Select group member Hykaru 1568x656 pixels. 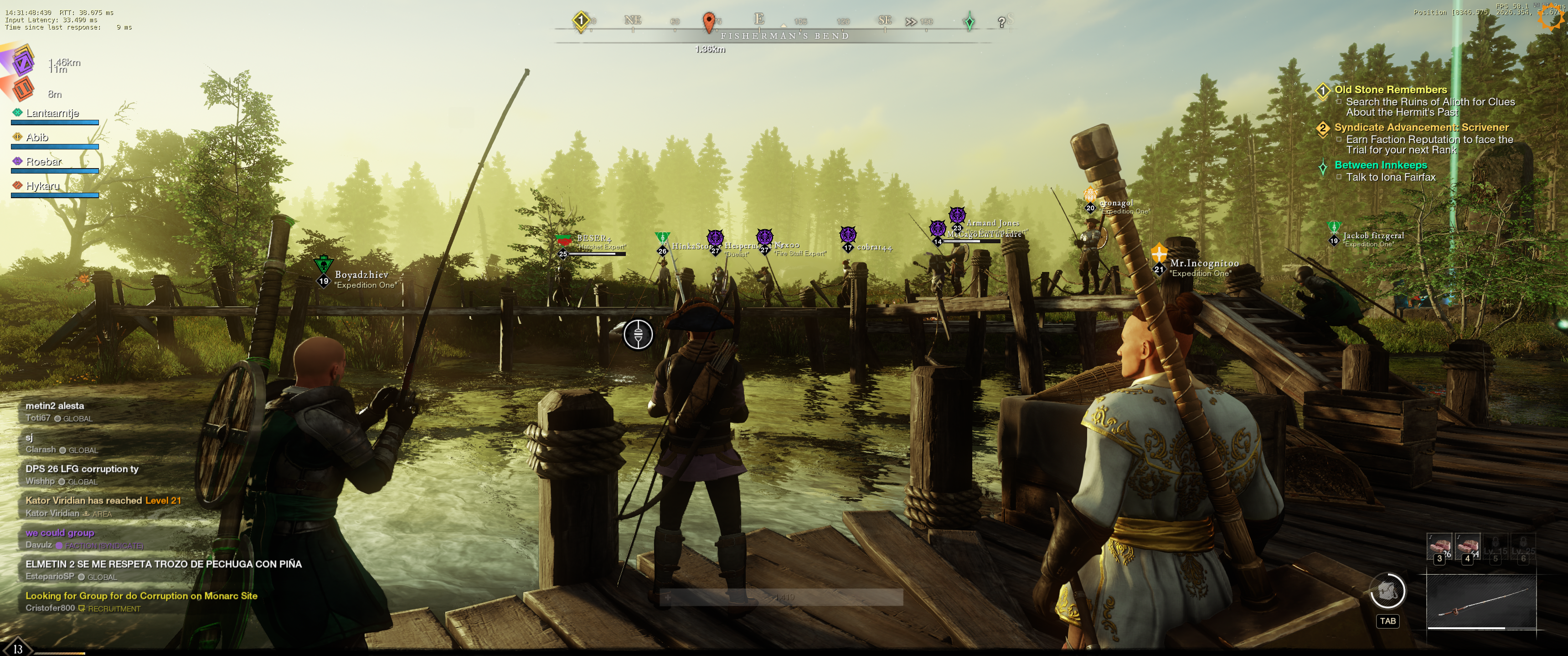42,186
